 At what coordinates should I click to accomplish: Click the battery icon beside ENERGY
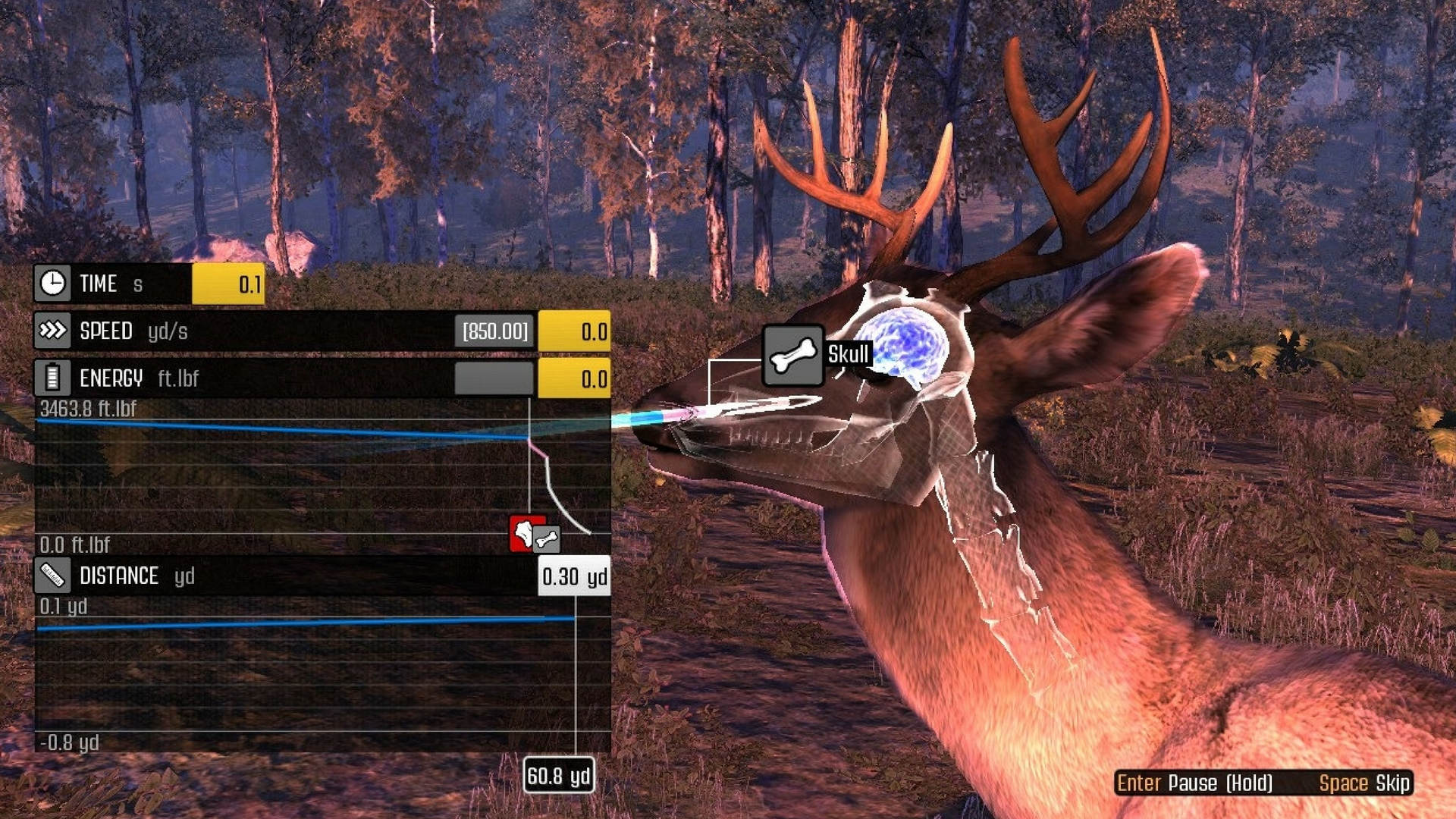coord(52,378)
